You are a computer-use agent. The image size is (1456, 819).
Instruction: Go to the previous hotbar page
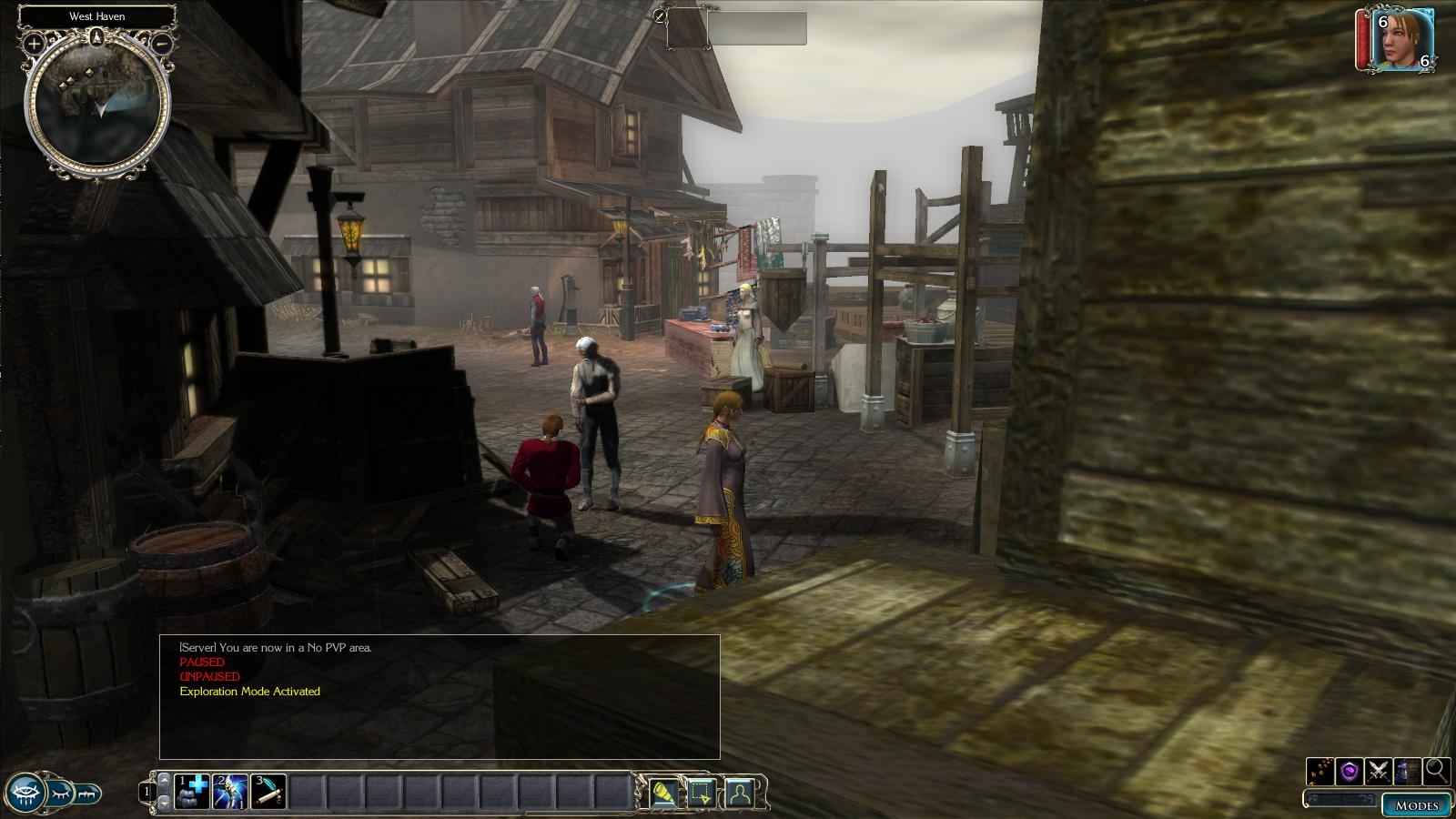(x=164, y=780)
